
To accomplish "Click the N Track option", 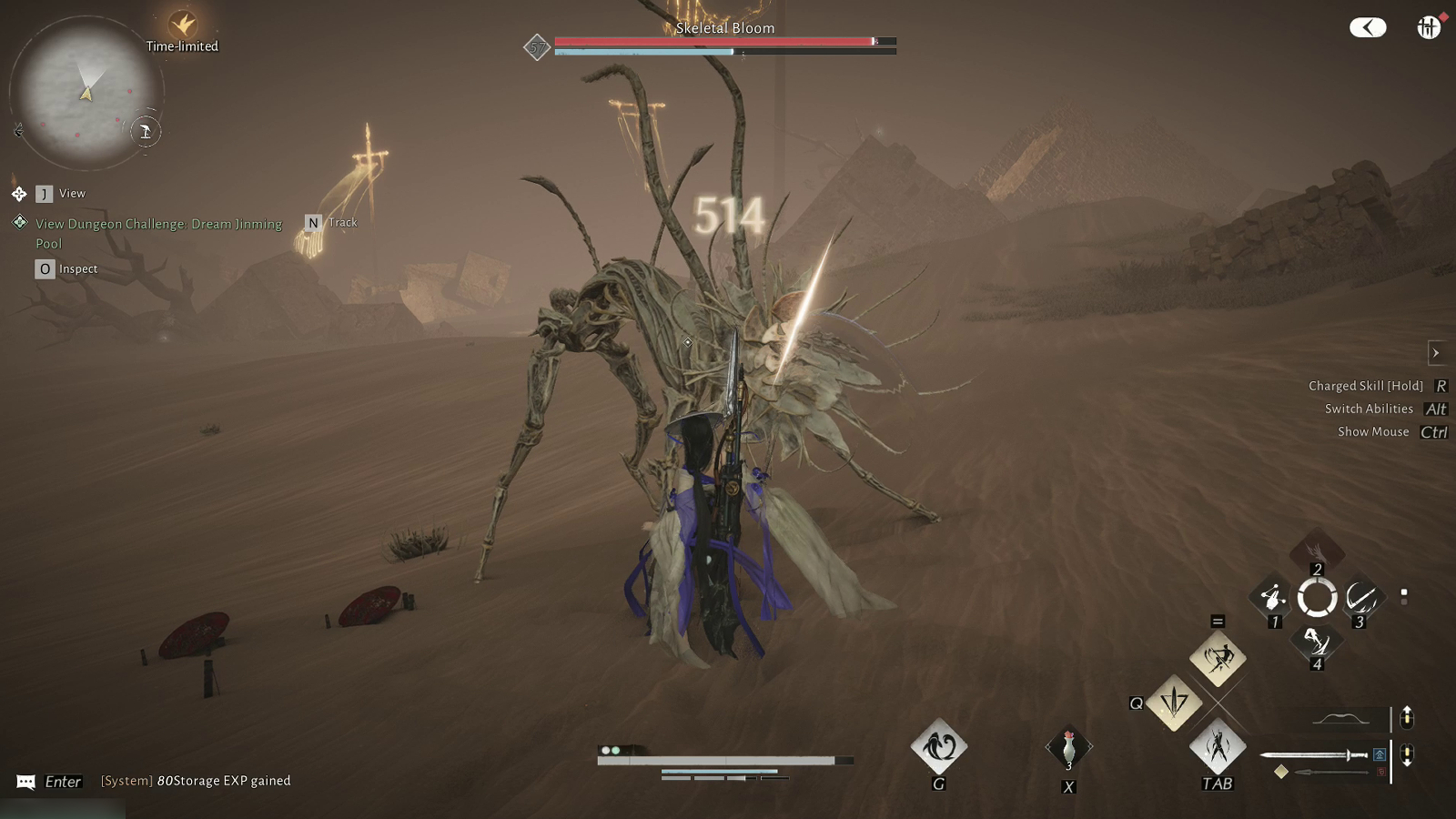I will point(332,222).
